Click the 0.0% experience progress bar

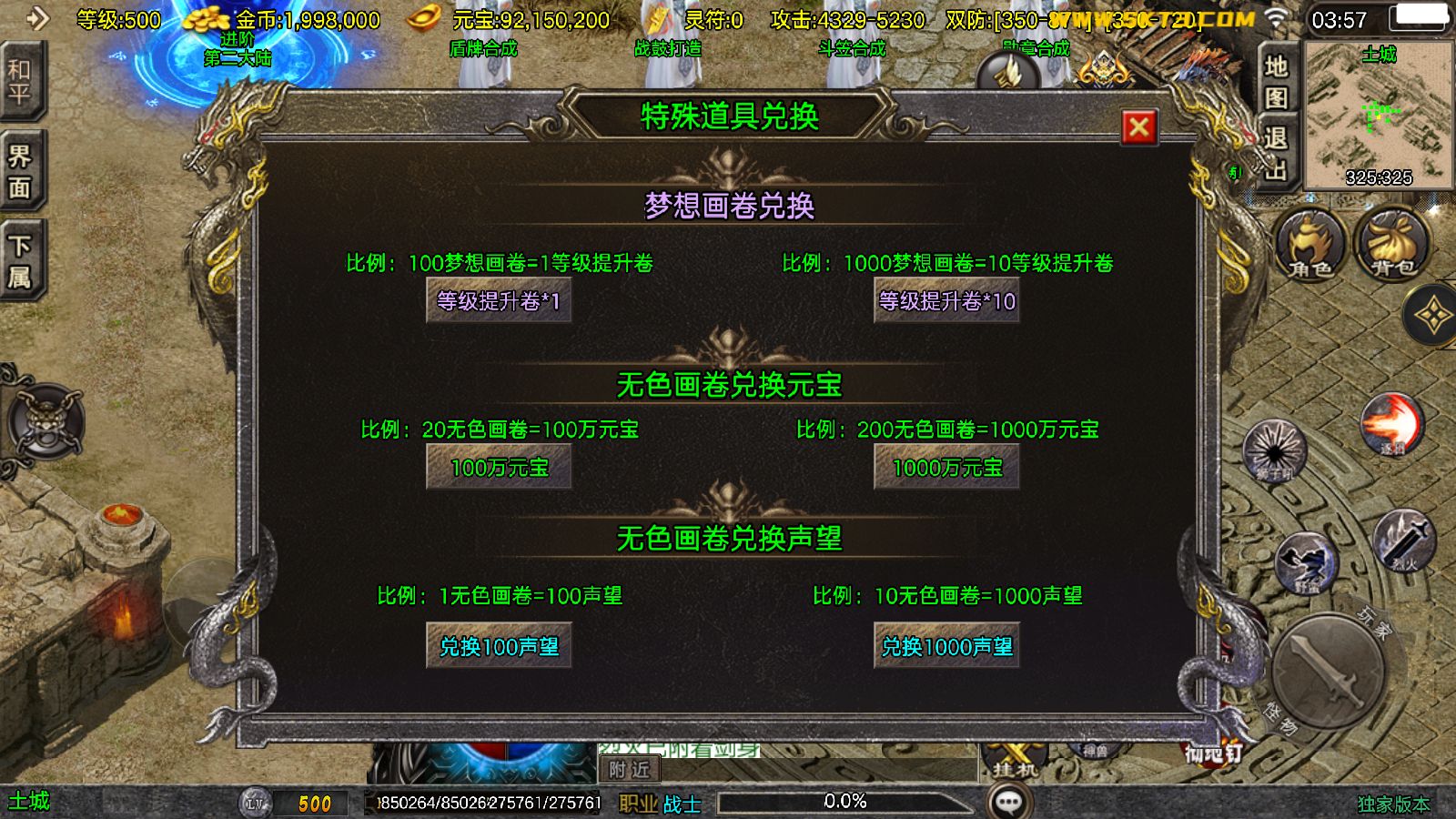(846, 802)
